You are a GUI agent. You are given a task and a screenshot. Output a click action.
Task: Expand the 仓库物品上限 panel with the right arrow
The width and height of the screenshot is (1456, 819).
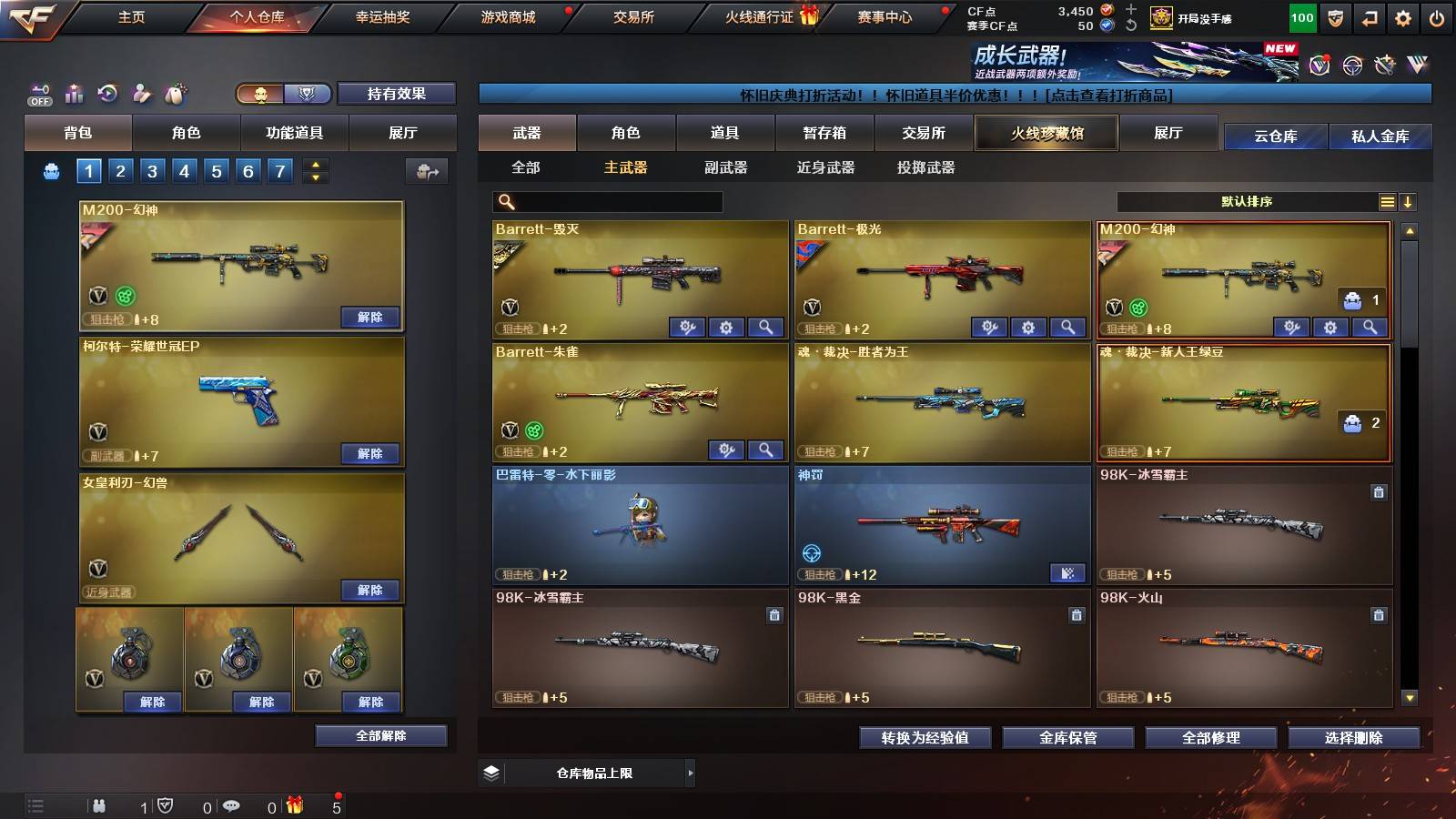(692, 773)
